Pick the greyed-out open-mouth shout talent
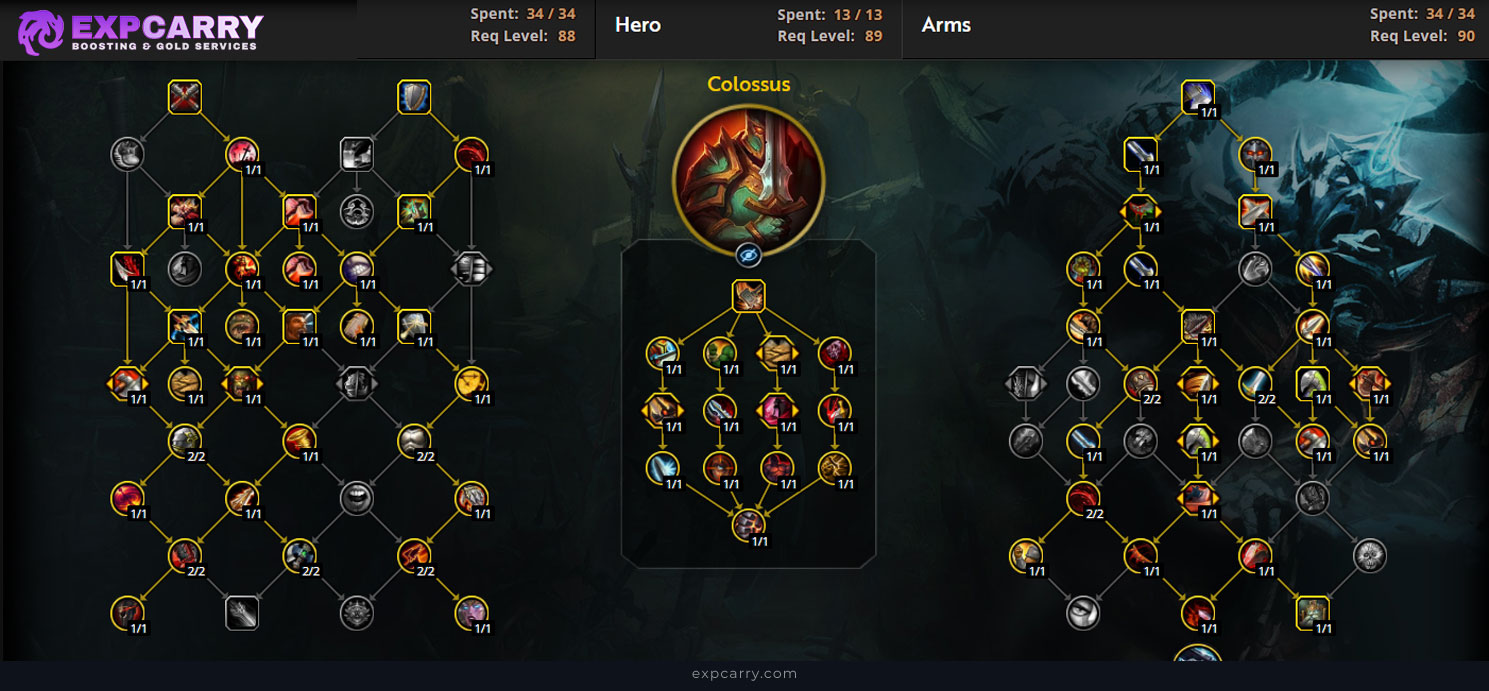This screenshot has width=1489, height=691. point(357,497)
